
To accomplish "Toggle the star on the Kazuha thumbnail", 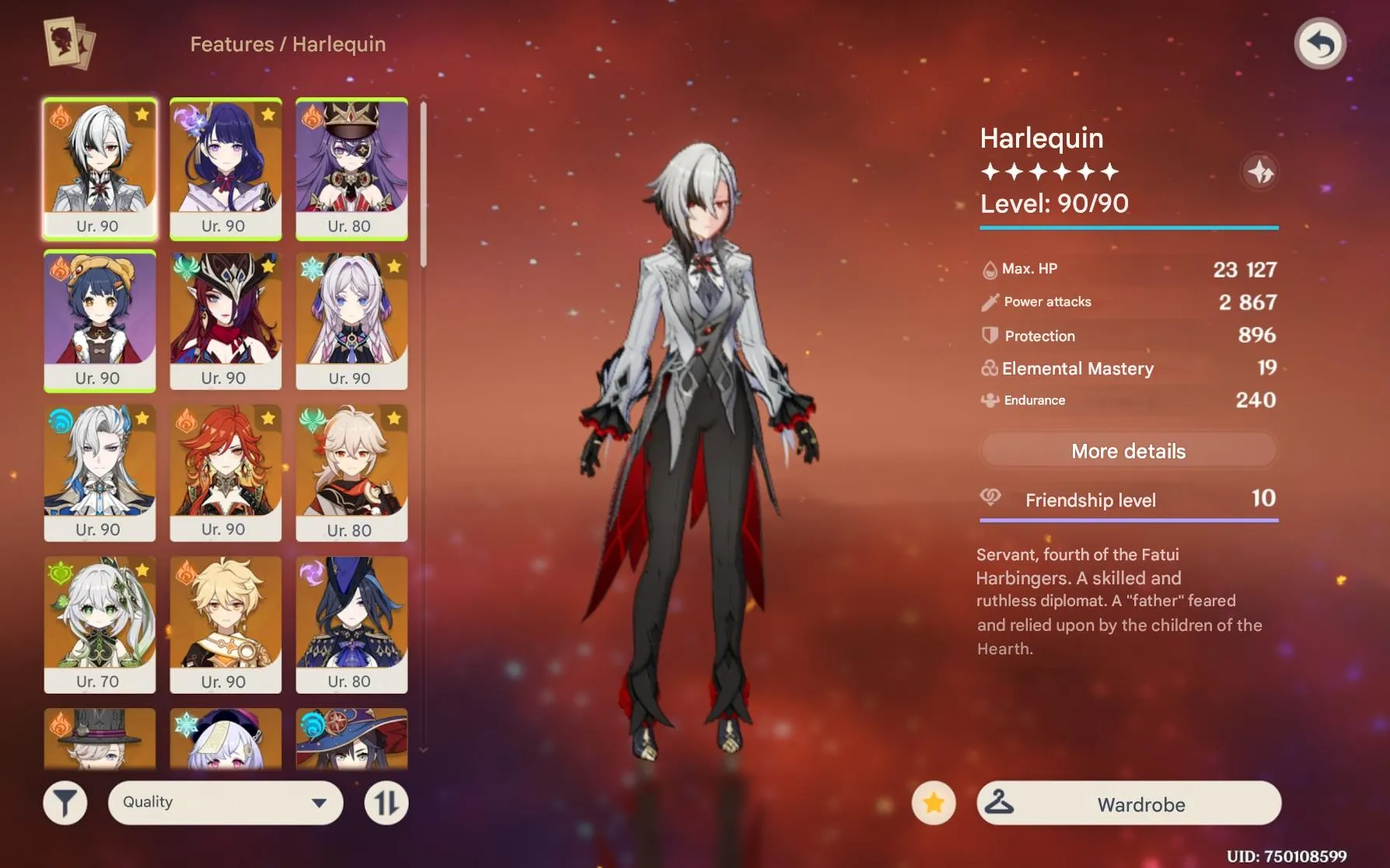I will click(x=393, y=419).
